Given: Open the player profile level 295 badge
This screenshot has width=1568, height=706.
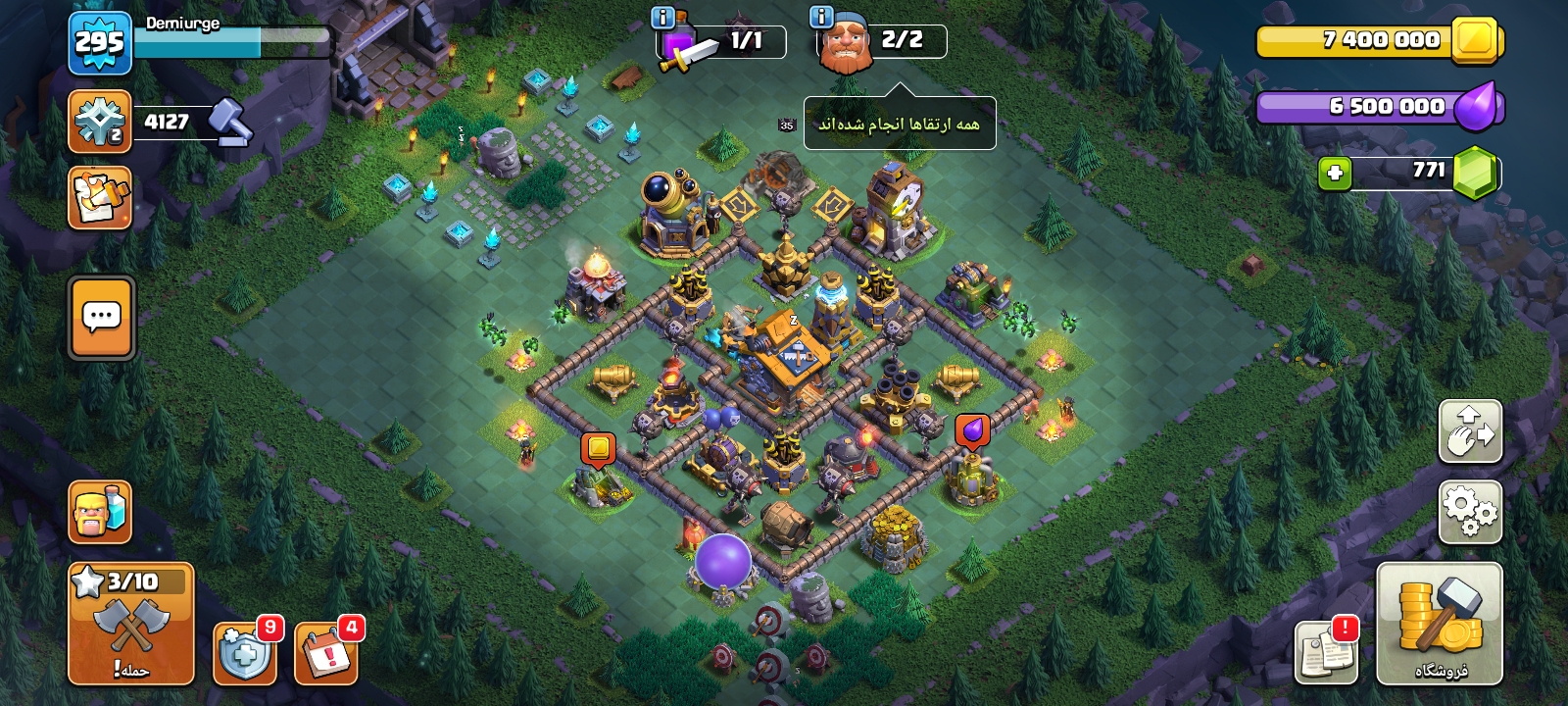Looking at the screenshot, I should pos(100,43).
